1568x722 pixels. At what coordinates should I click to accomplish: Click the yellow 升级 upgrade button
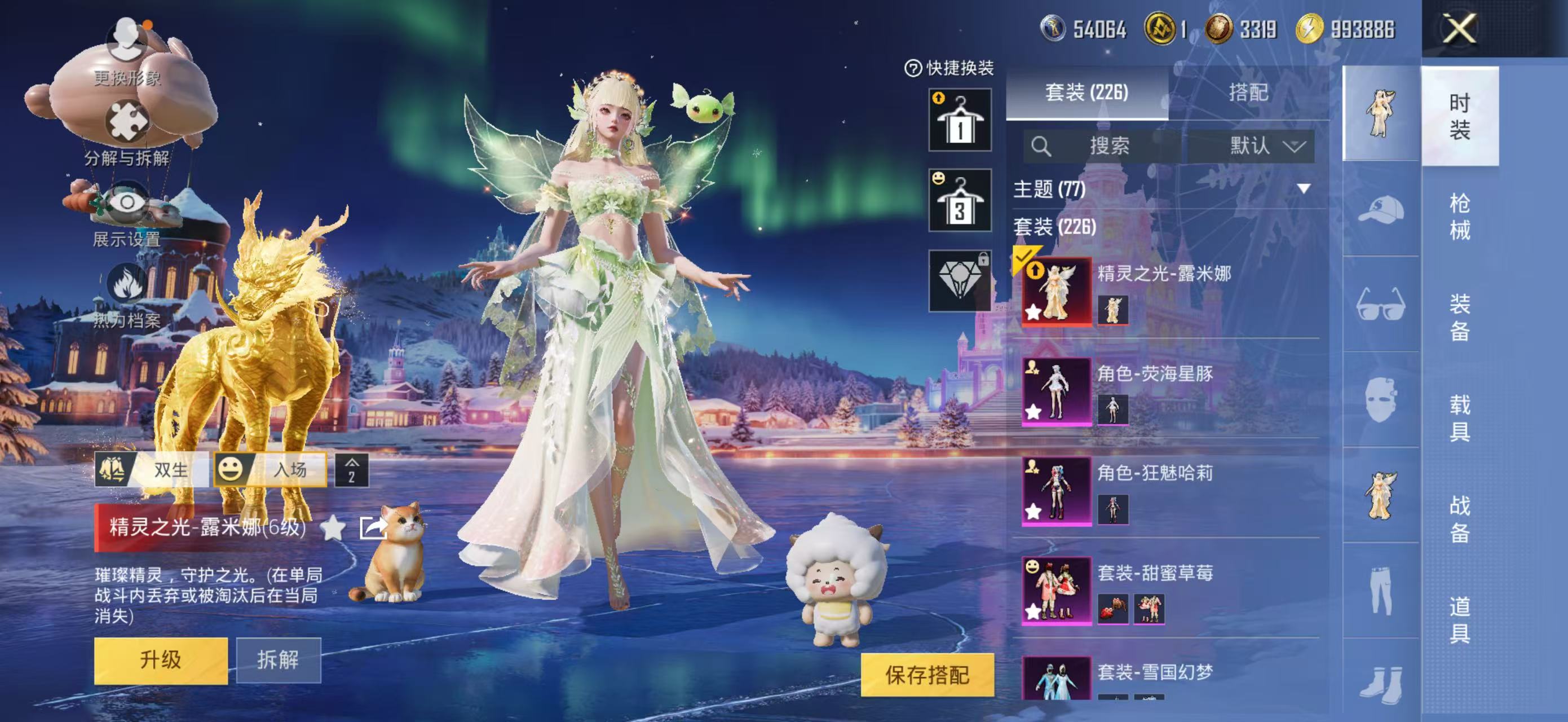point(161,661)
